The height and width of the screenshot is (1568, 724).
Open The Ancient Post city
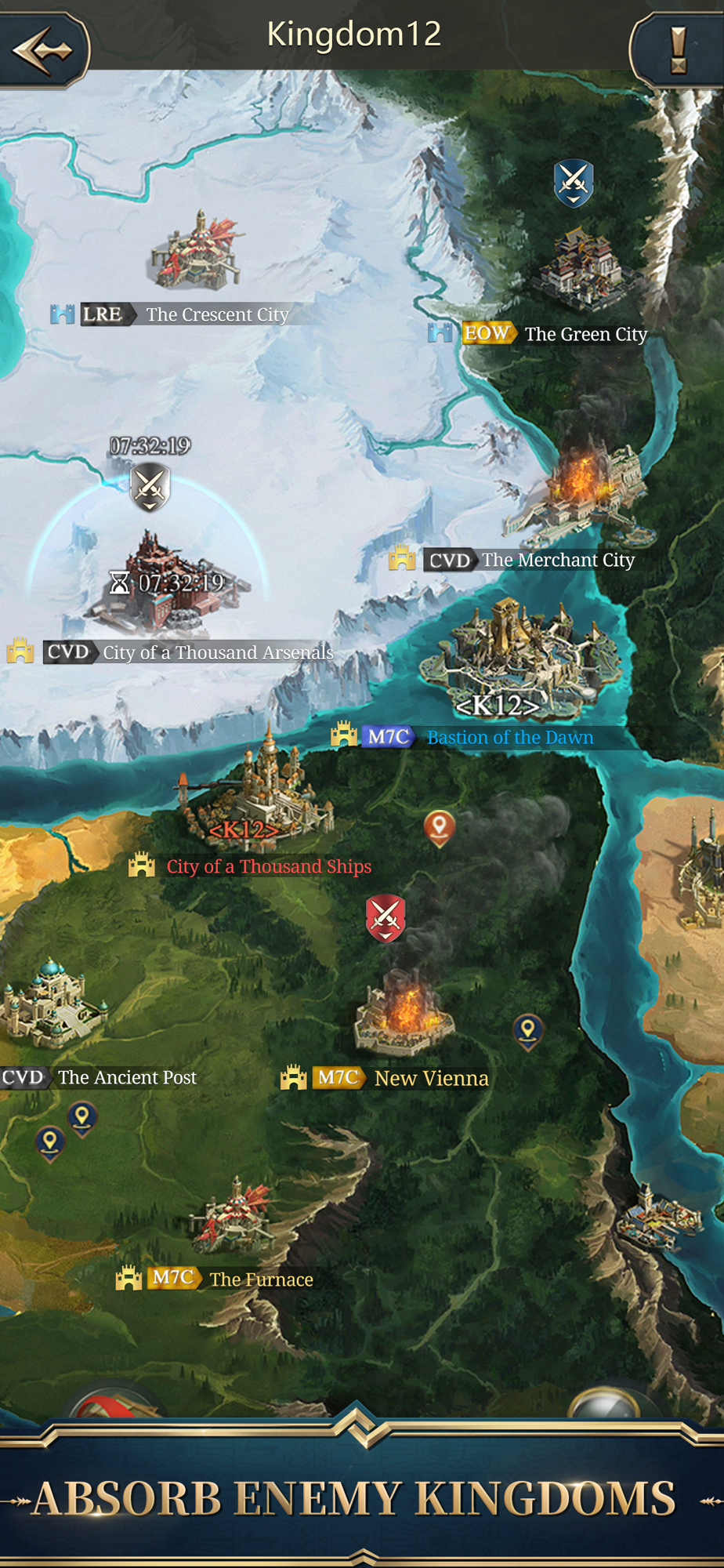tap(51, 1007)
